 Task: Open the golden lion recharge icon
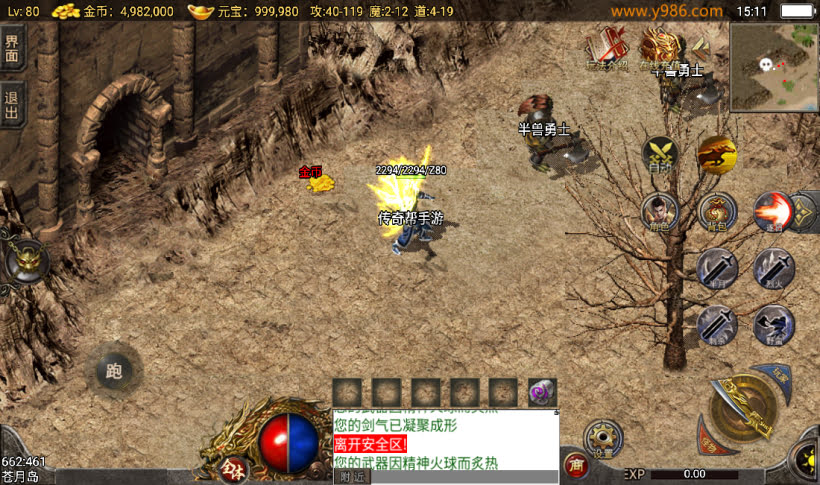click(x=661, y=47)
